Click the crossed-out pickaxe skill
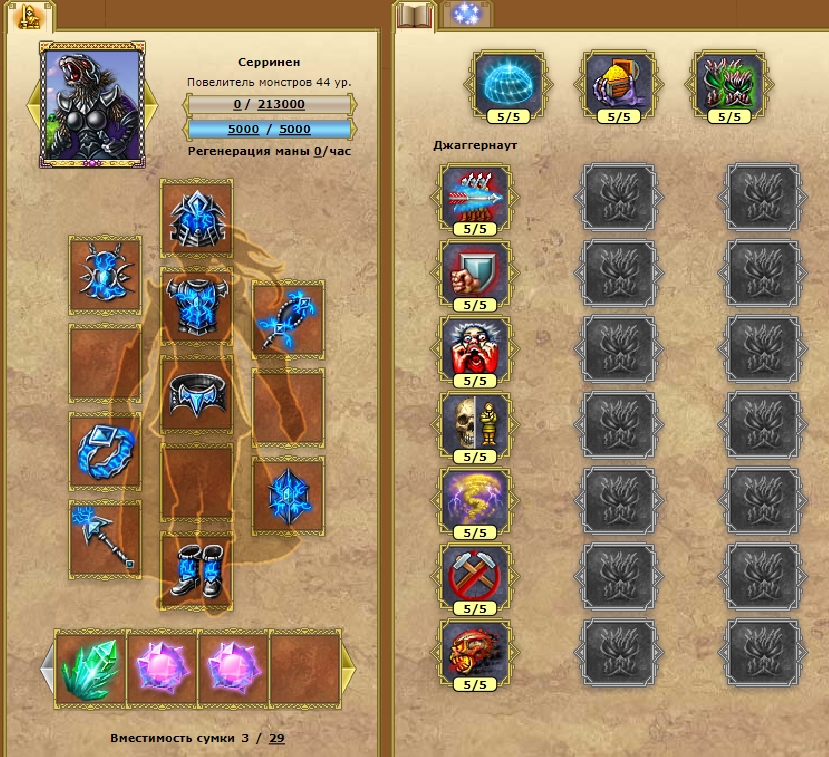 pyautogui.click(x=475, y=574)
